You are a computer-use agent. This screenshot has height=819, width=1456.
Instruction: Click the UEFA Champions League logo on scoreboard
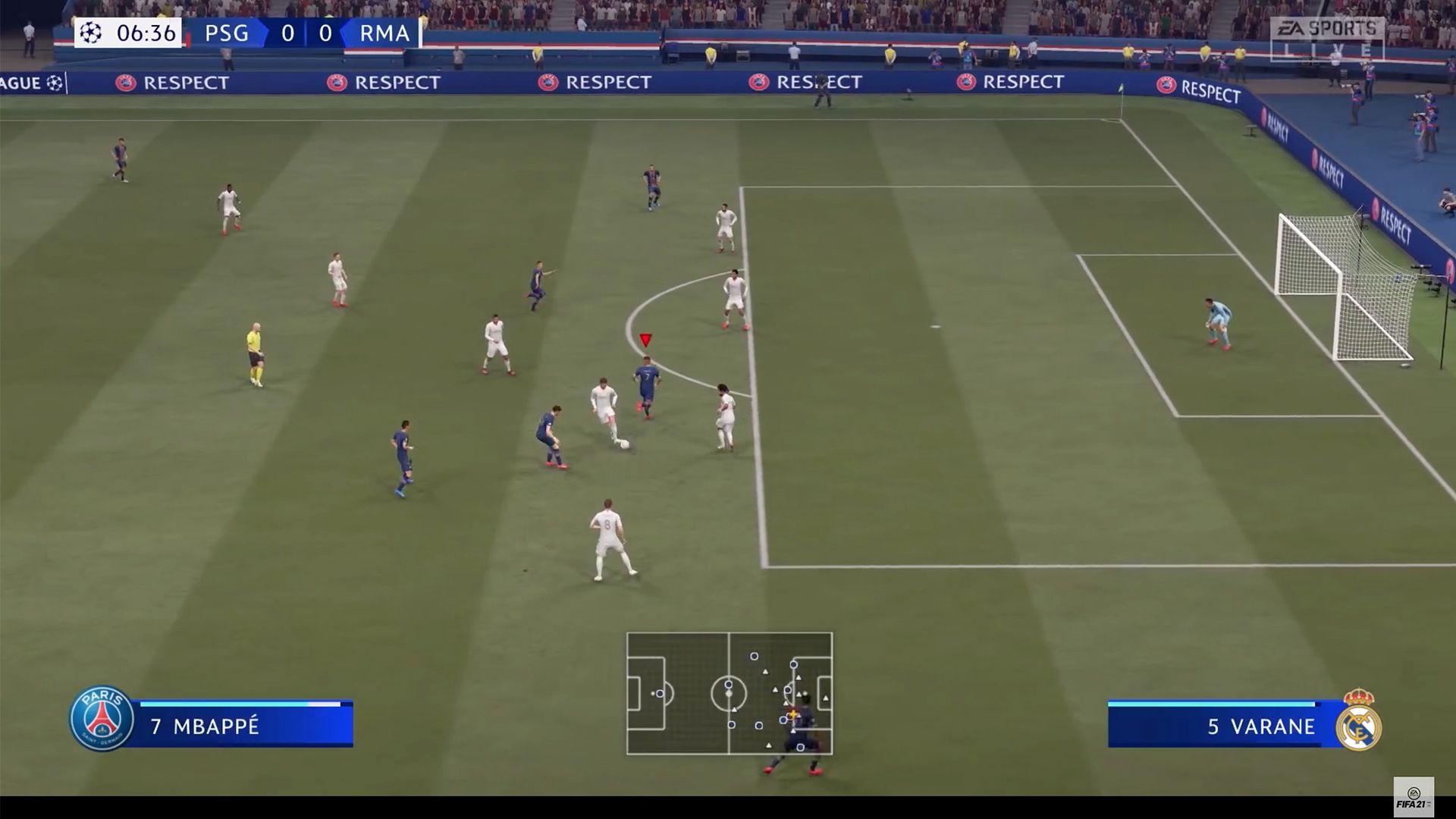coord(91,33)
